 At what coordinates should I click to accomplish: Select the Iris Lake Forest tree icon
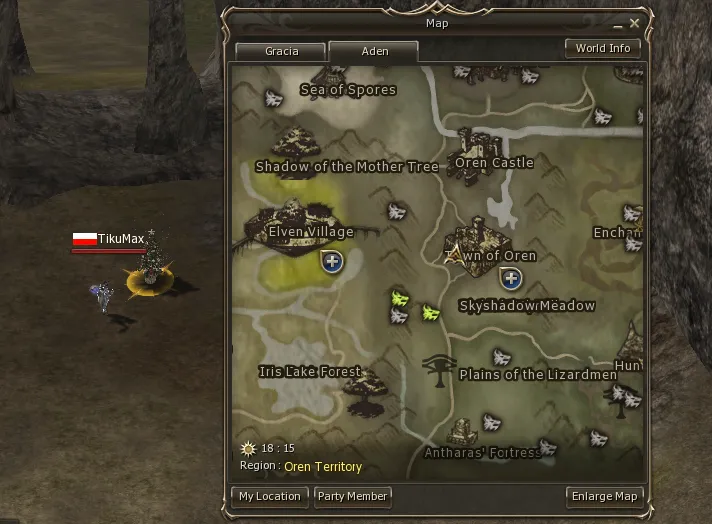[366, 387]
